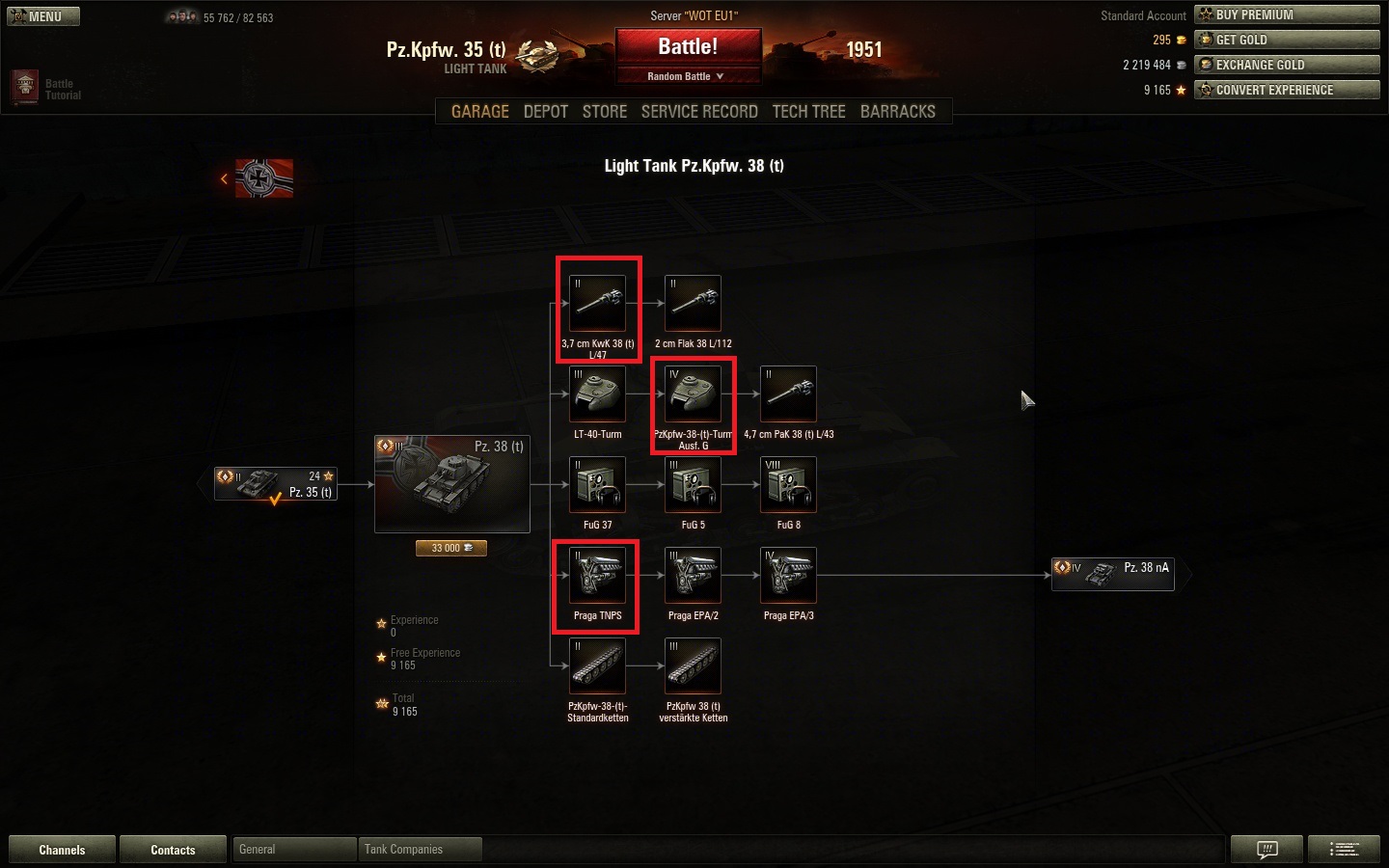This screenshot has width=1389, height=868.
Task: Purchase the Pz. 38 (t) for 33 000 credits
Action: pos(451,548)
